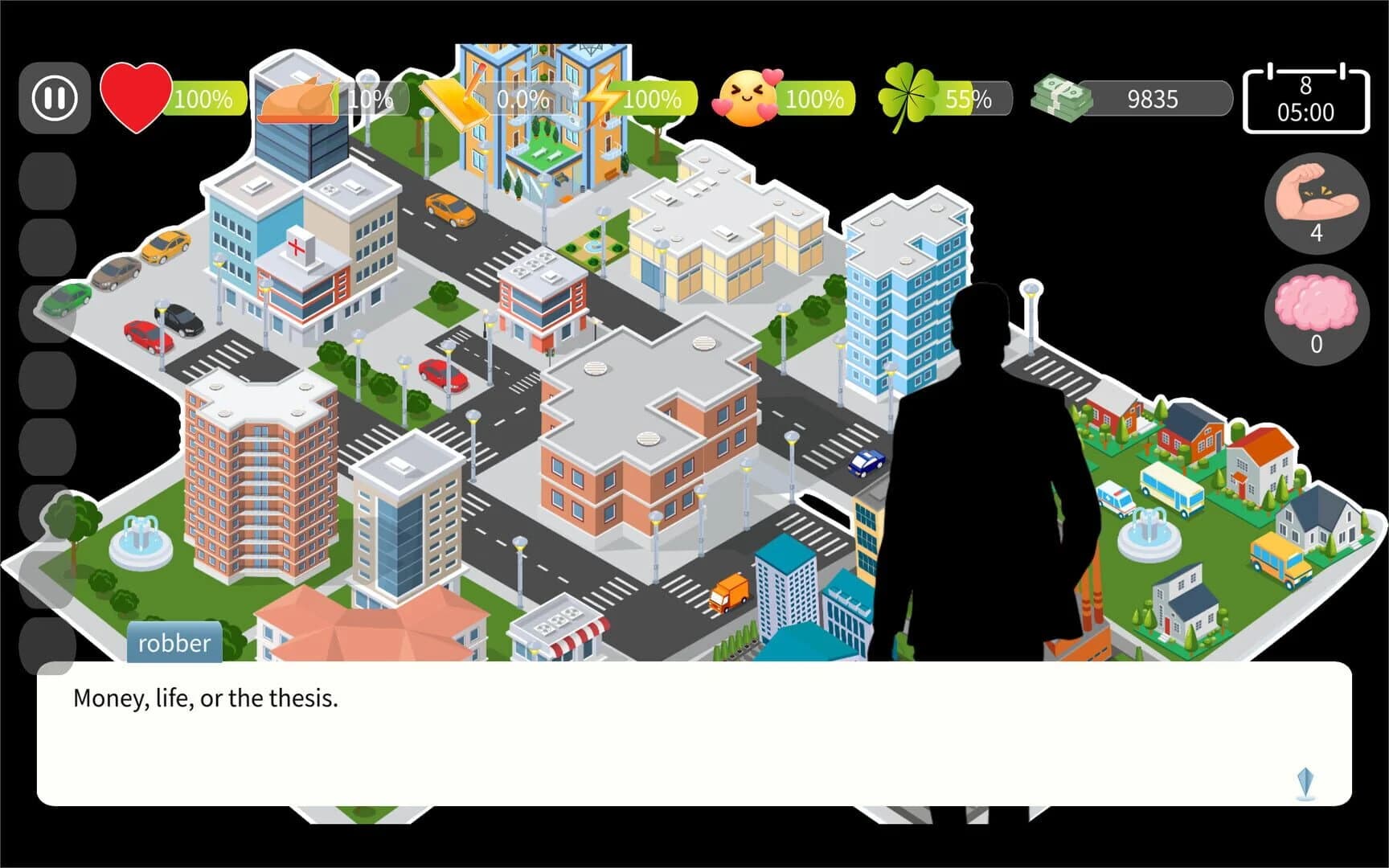This screenshot has width=1389, height=868.
Task: Click the hunger progress bar at 10%
Action: click(x=366, y=100)
